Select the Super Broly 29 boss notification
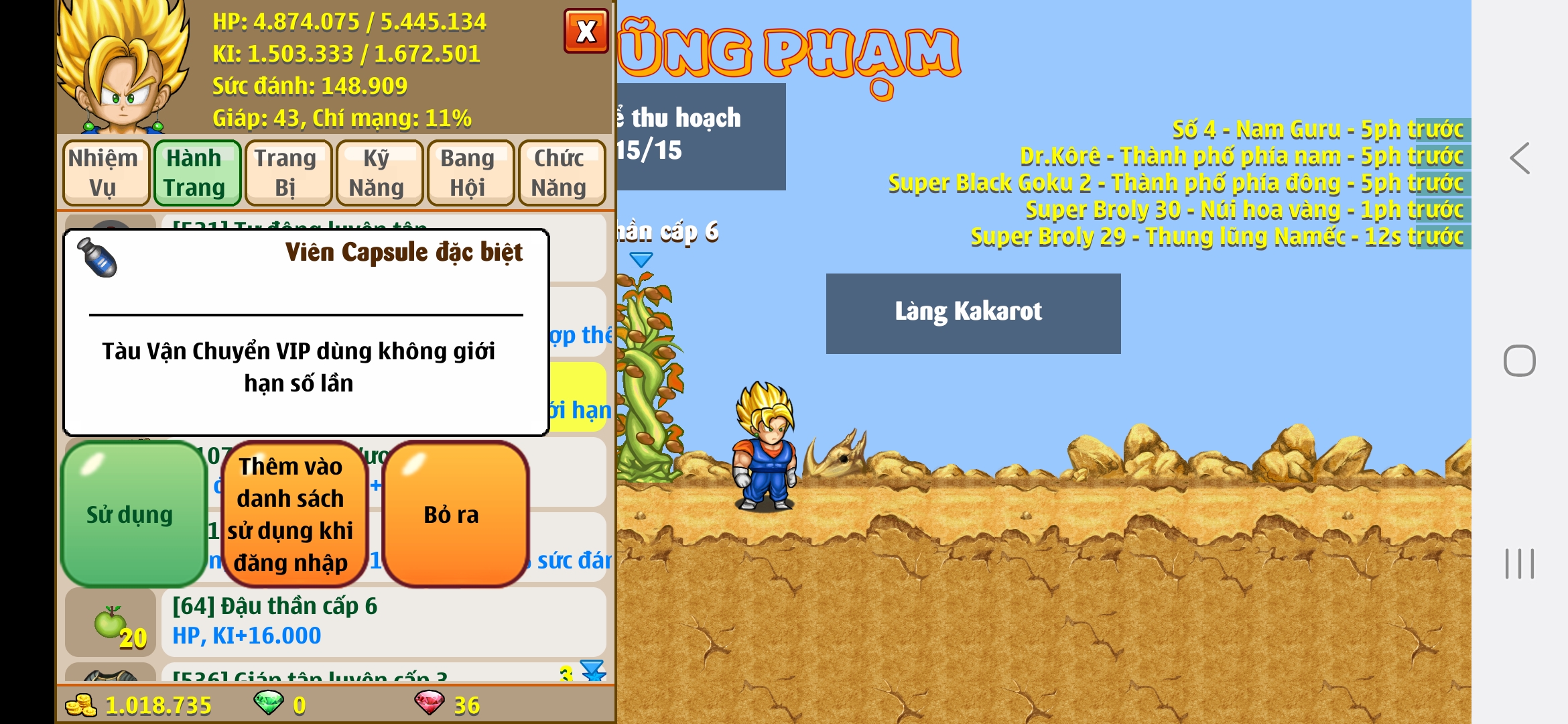This screenshot has width=1568, height=724. pyautogui.click(x=1216, y=237)
